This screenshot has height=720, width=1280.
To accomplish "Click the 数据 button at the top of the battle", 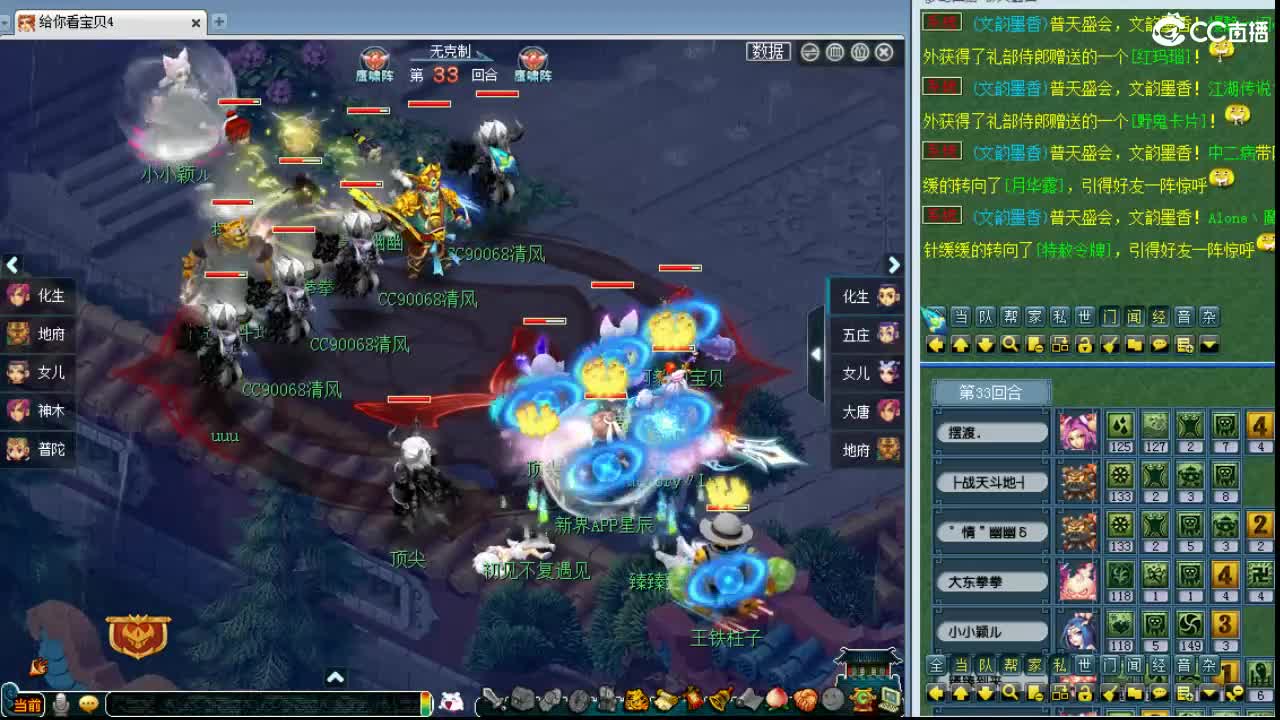I will (766, 52).
